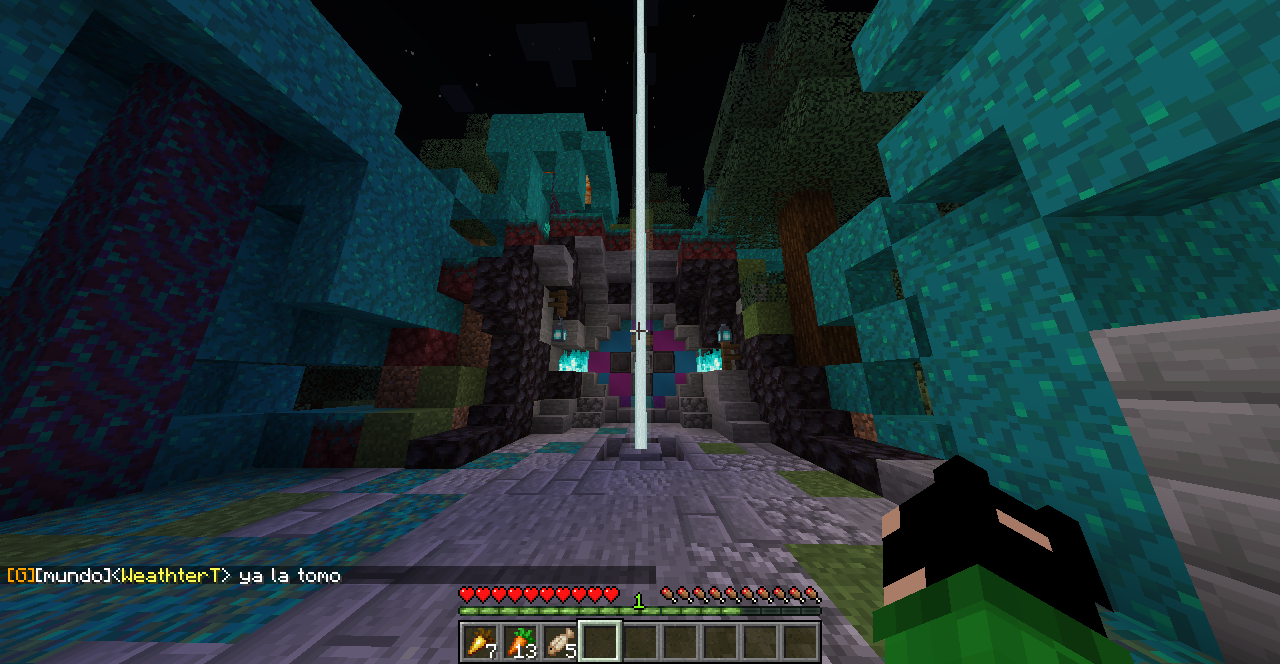Select the cooked fish hotbar slot
Image resolution: width=1280 pixels, height=664 pixels.
point(560,641)
